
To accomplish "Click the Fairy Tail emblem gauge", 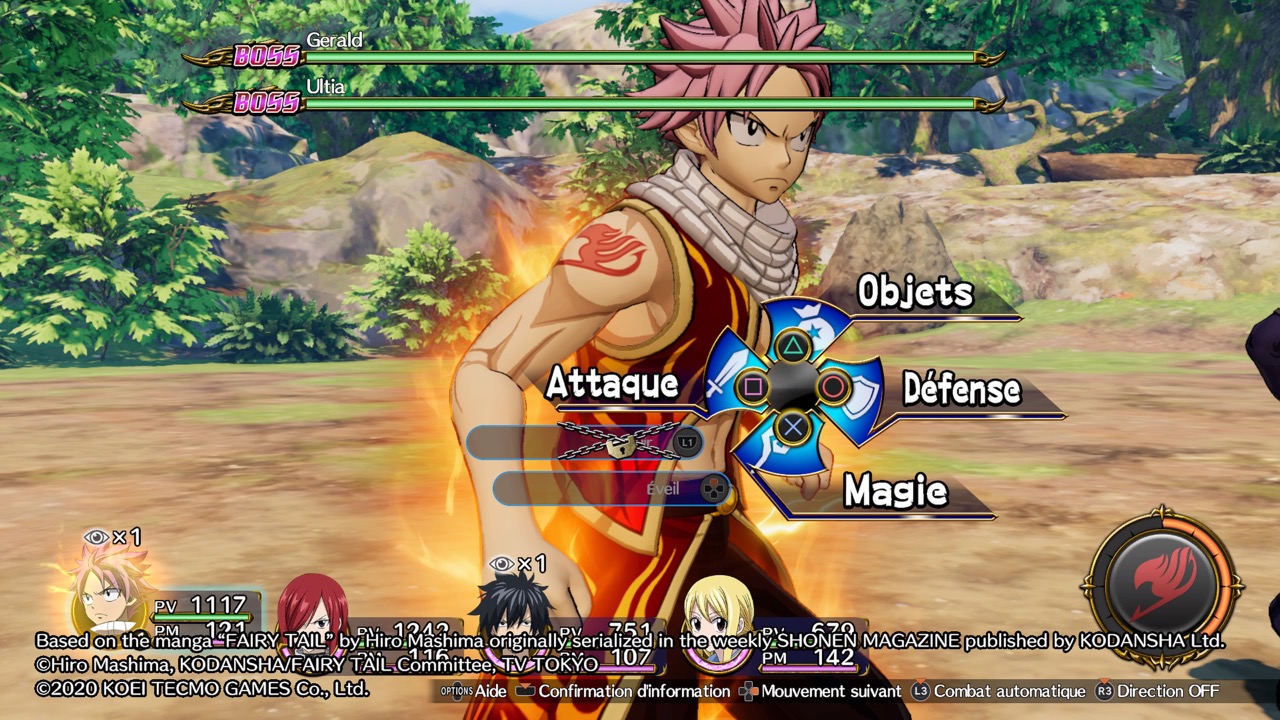I will [1163, 584].
